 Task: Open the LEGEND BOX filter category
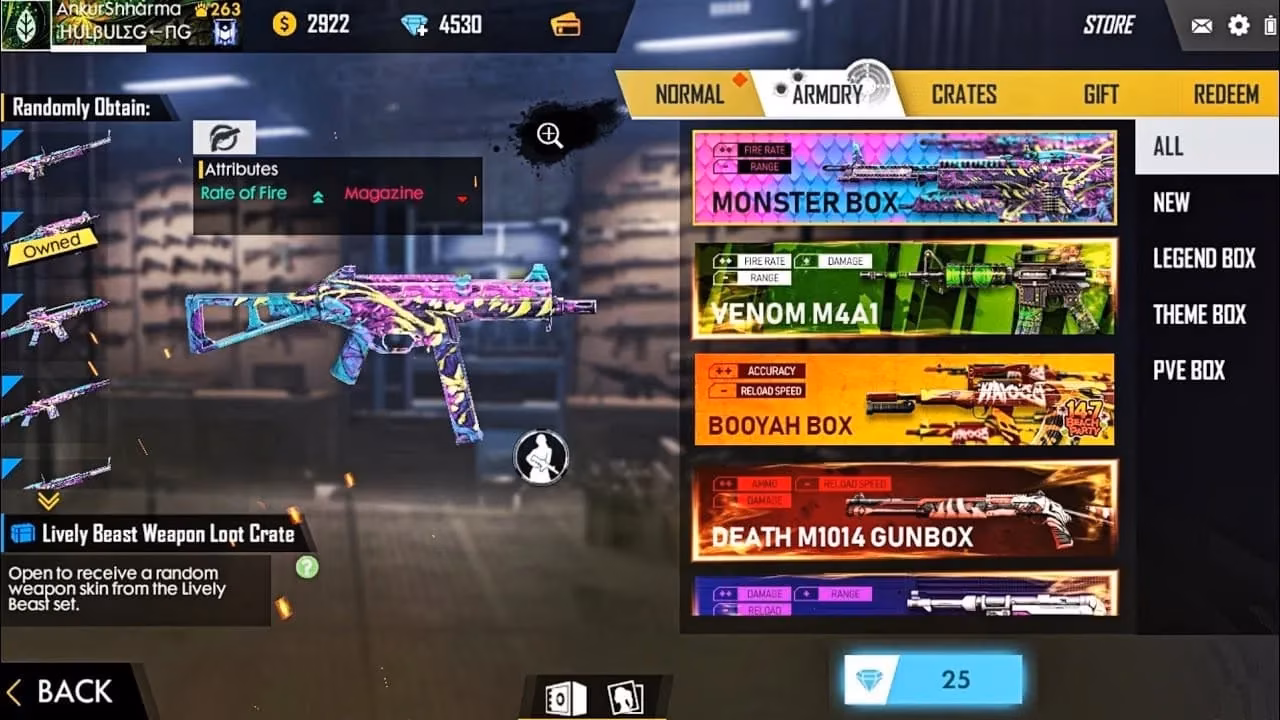pos(1202,258)
